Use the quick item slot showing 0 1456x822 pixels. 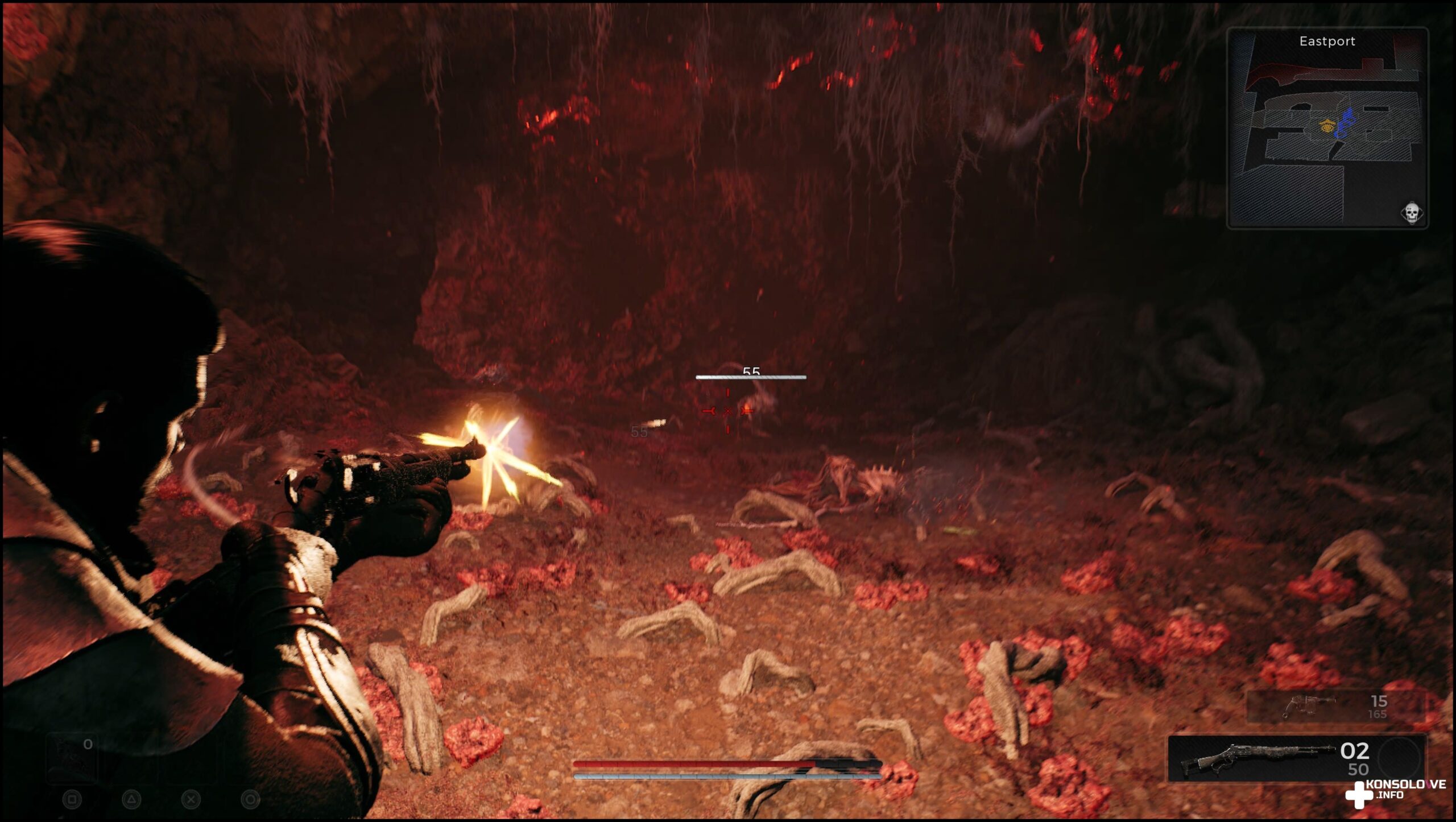(72, 758)
